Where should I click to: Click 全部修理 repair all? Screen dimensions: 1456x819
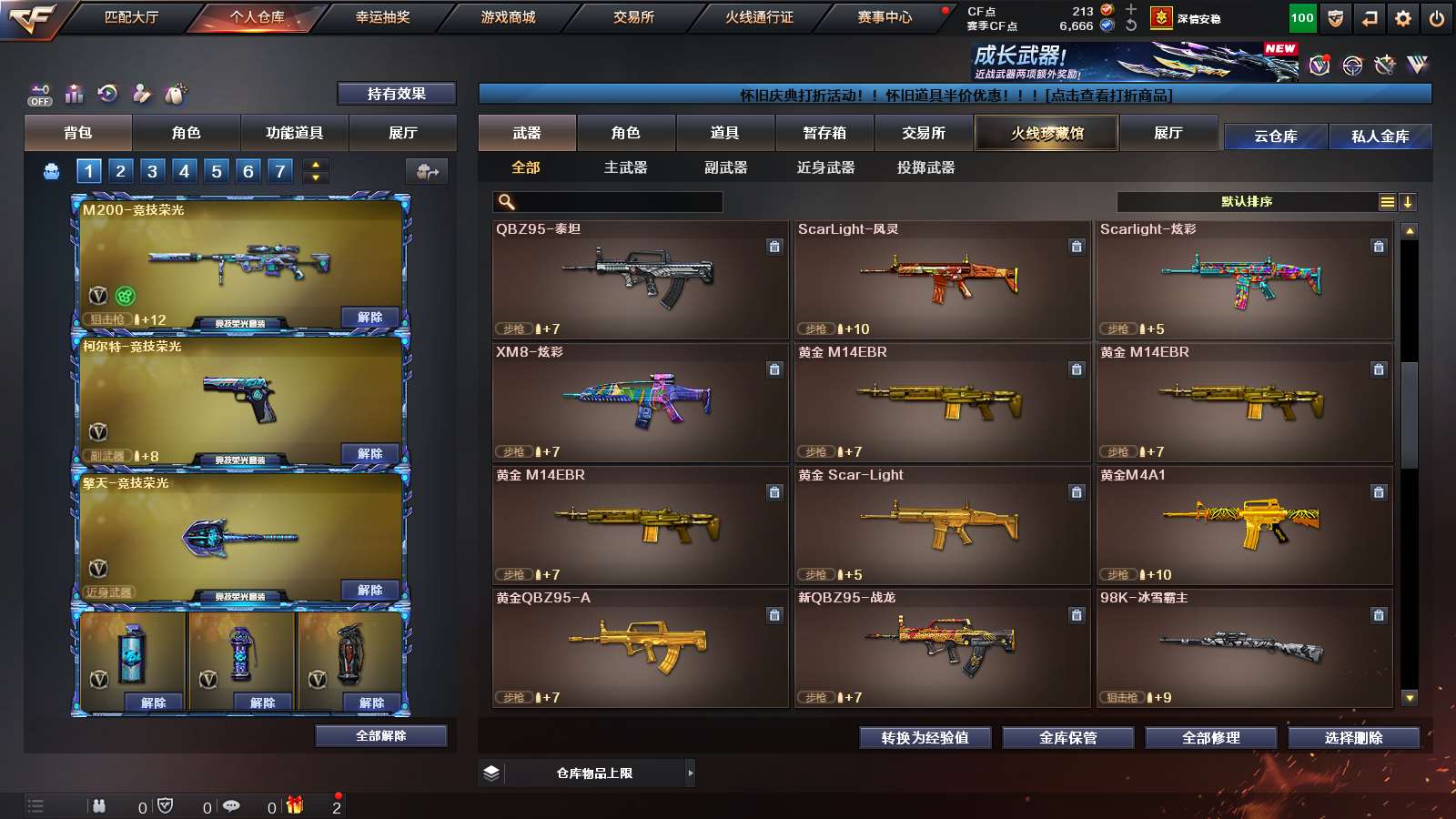pyautogui.click(x=1210, y=738)
